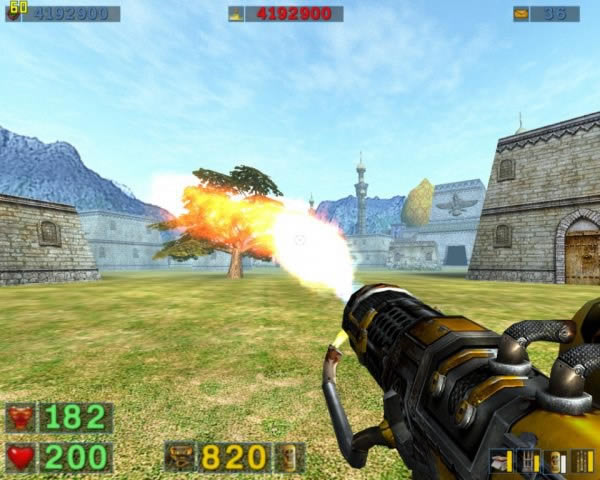
Task: Open the envelope message icon
Action: pos(521,14)
